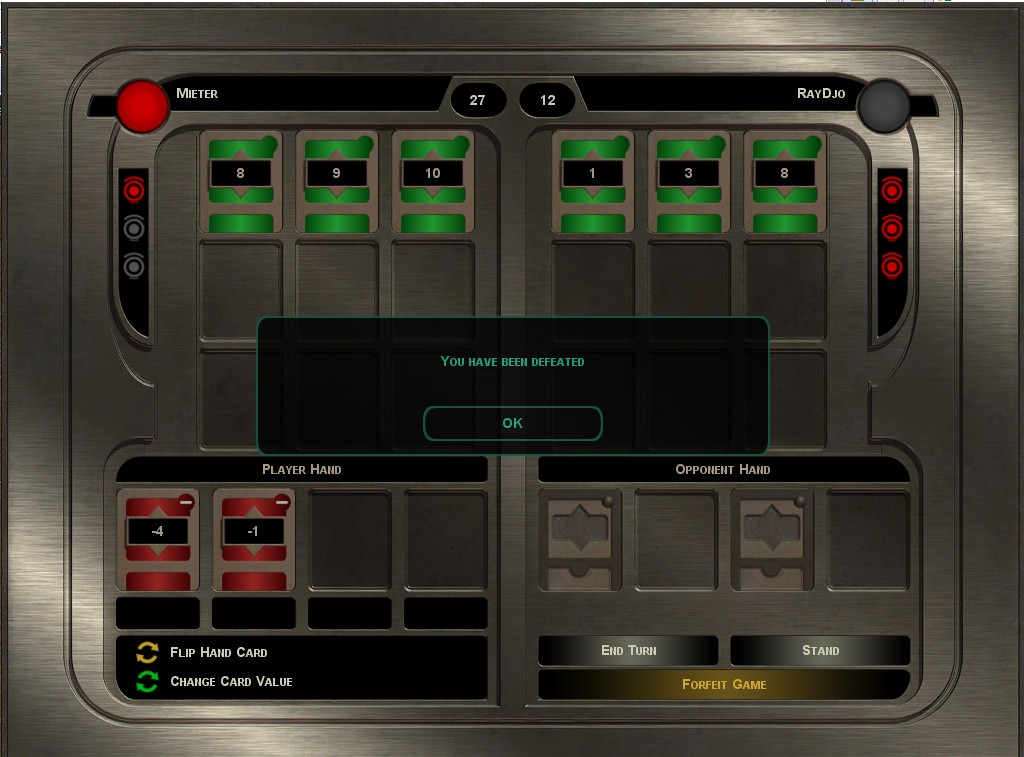The image size is (1024, 757).
Task: Click the Flip Hand Card icon
Action: (x=147, y=653)
